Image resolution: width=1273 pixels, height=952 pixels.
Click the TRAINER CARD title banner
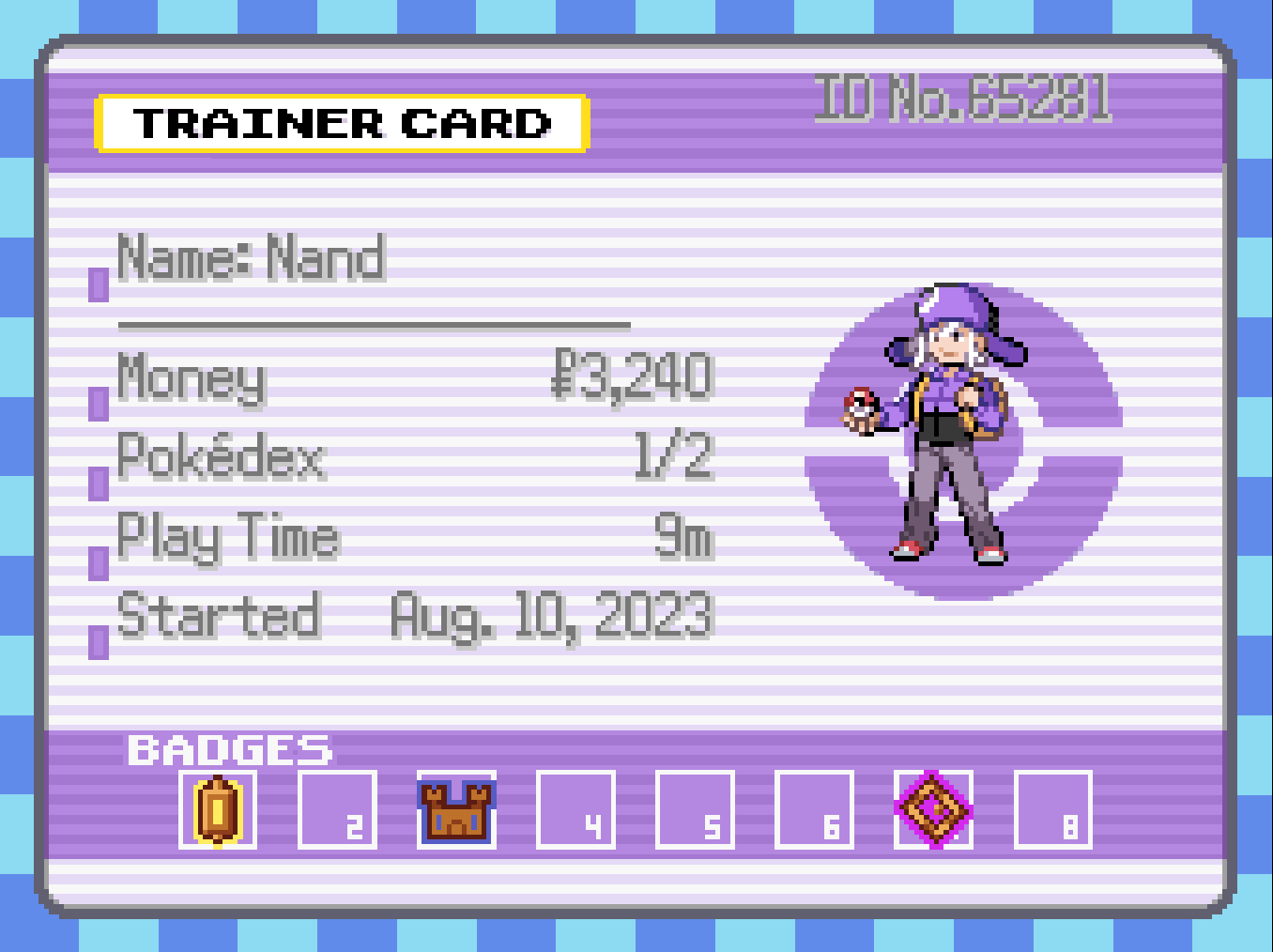point(341,123)
